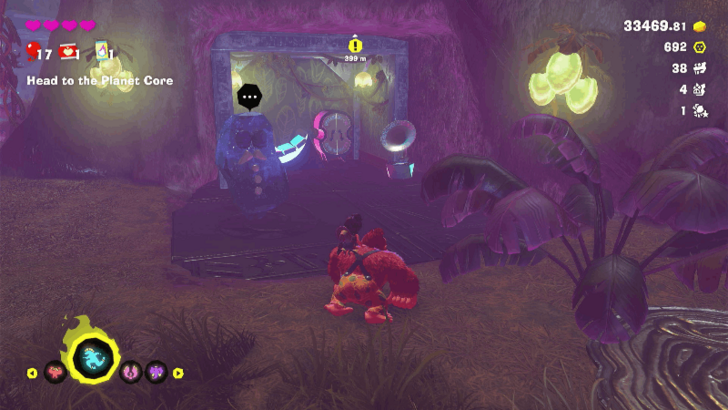Choose the pink form icon
The width and height of the screenshot is (728, 410).
pos(130,373)
